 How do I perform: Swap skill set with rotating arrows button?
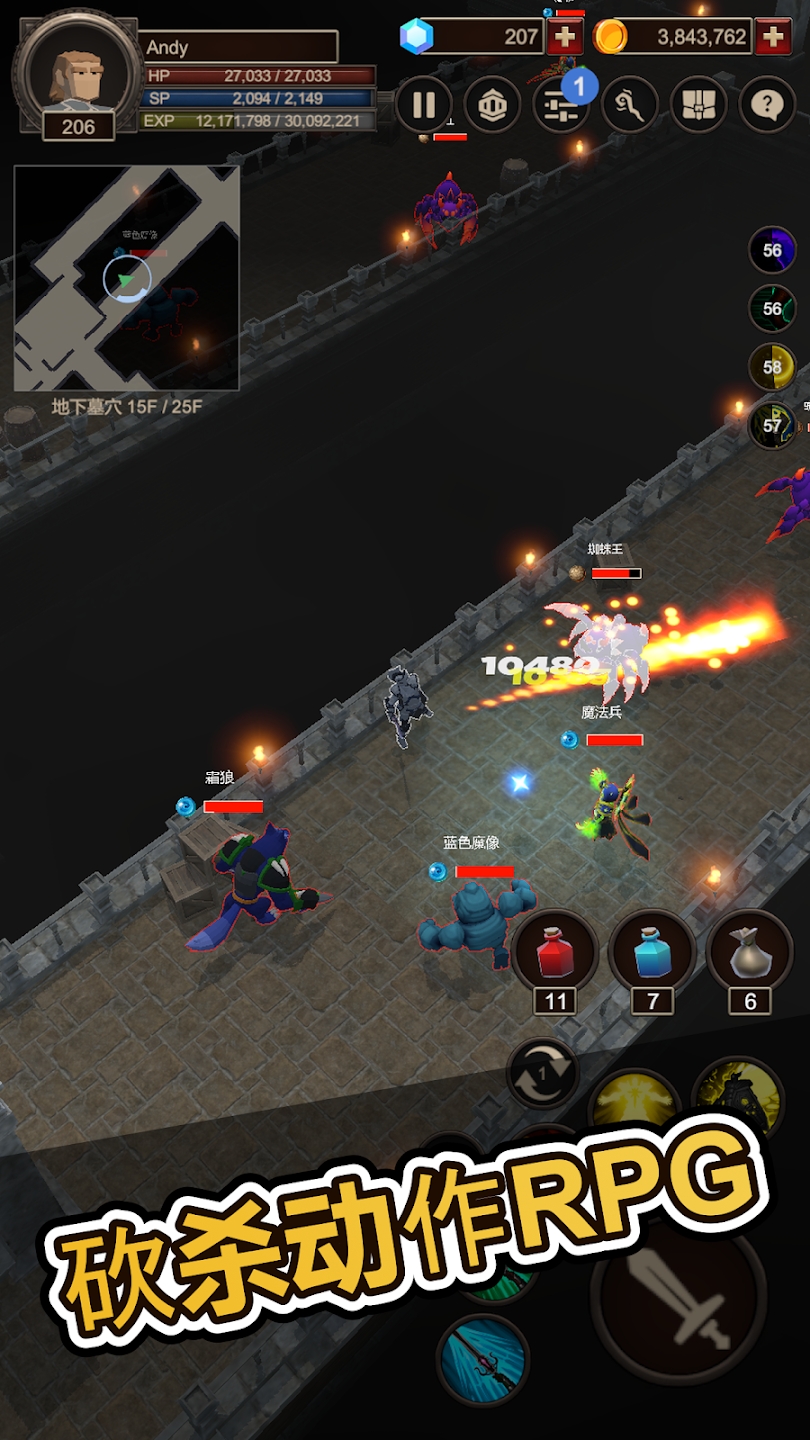pyautogui.click(x=542, y=1075)
